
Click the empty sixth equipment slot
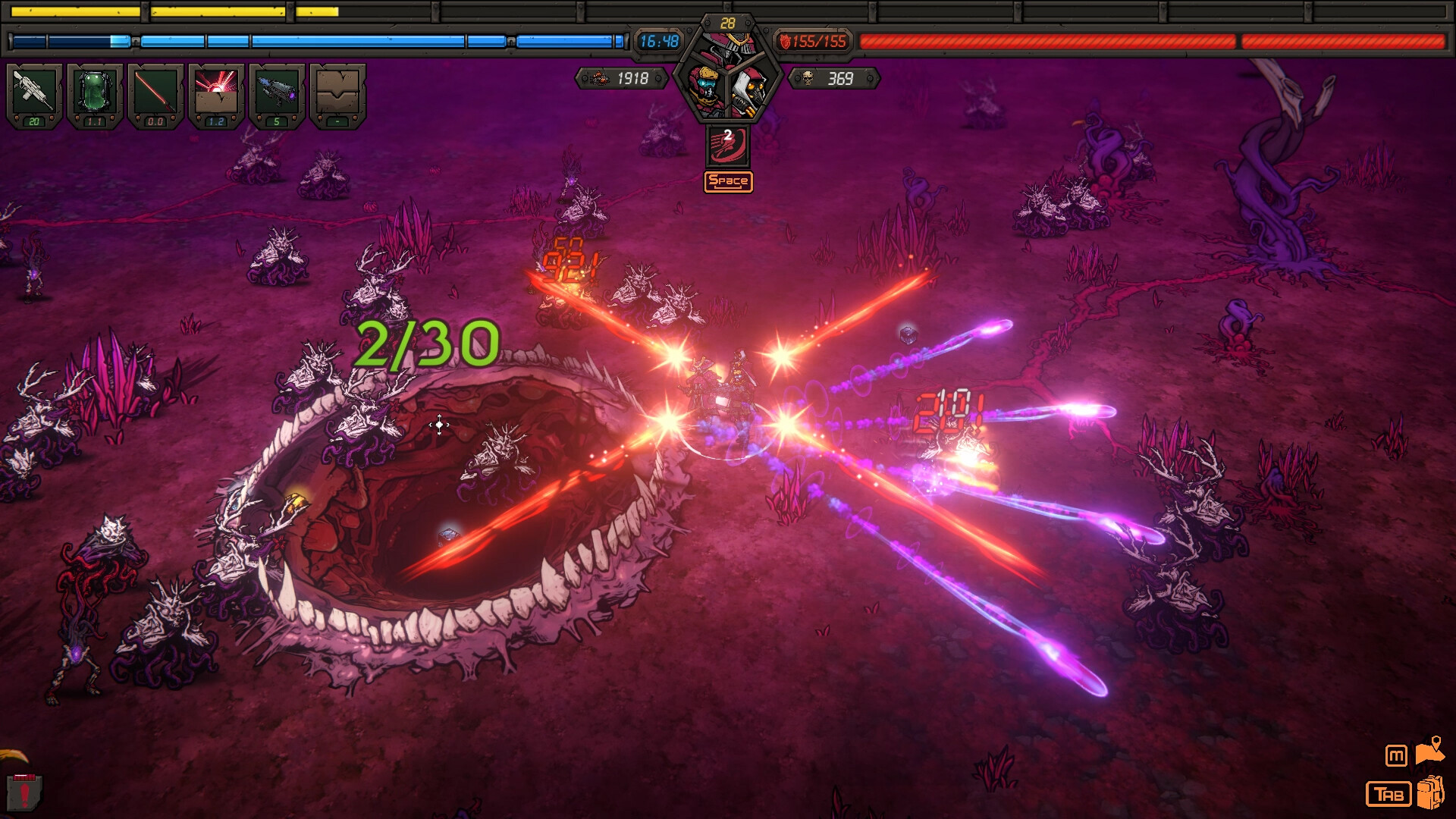(336, 93)
